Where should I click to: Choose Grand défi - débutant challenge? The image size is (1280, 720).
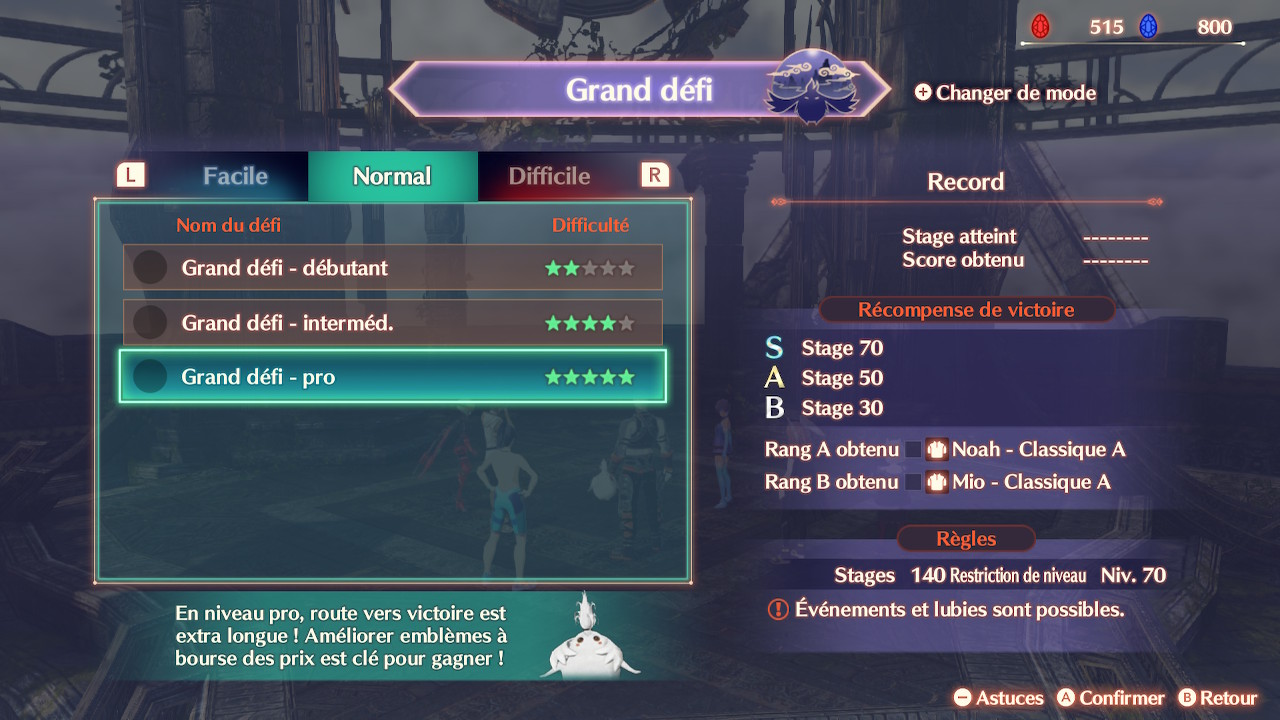(392, 268)
